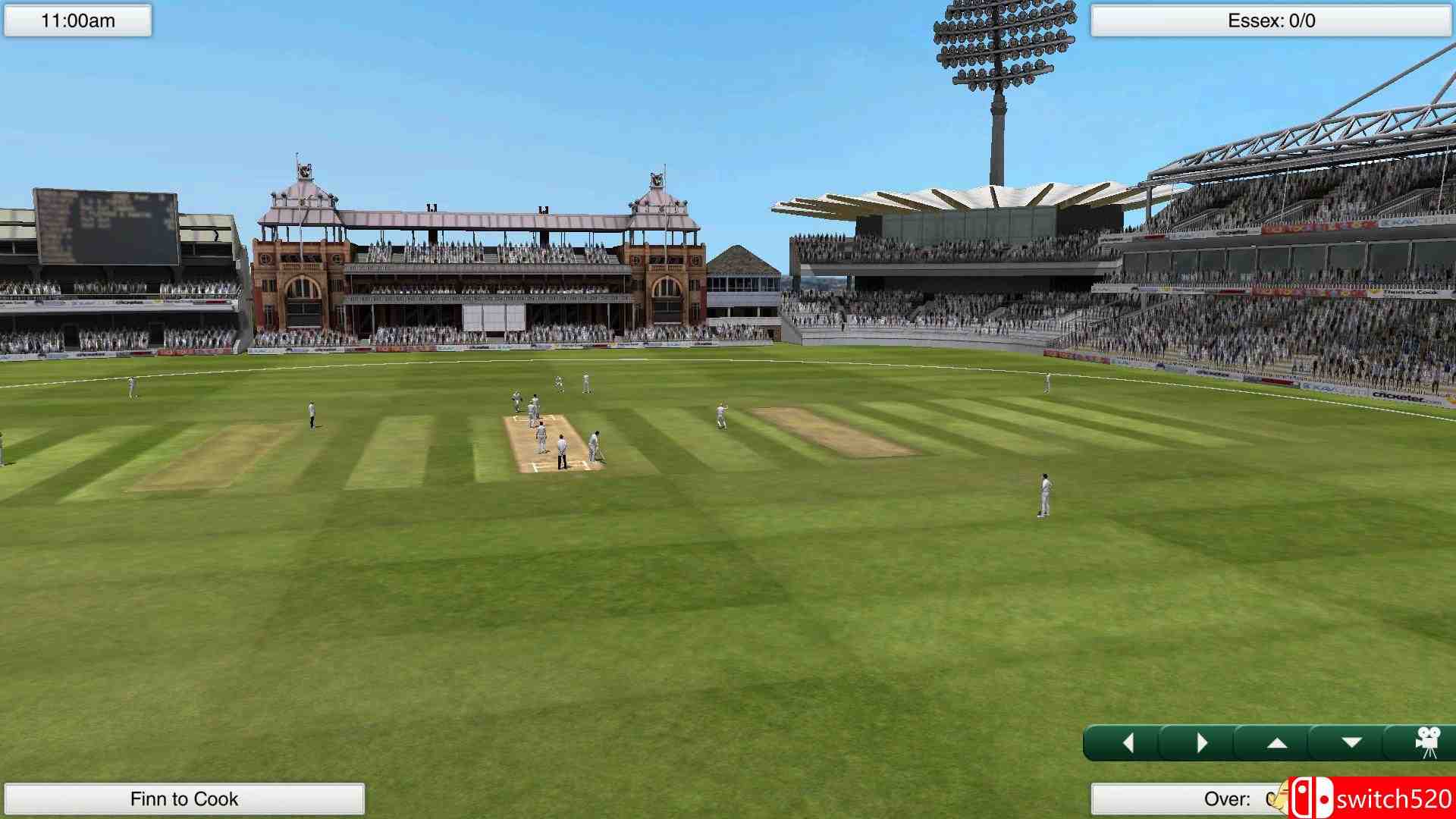Switch view using the movie camera icon

click(1427, 743)
